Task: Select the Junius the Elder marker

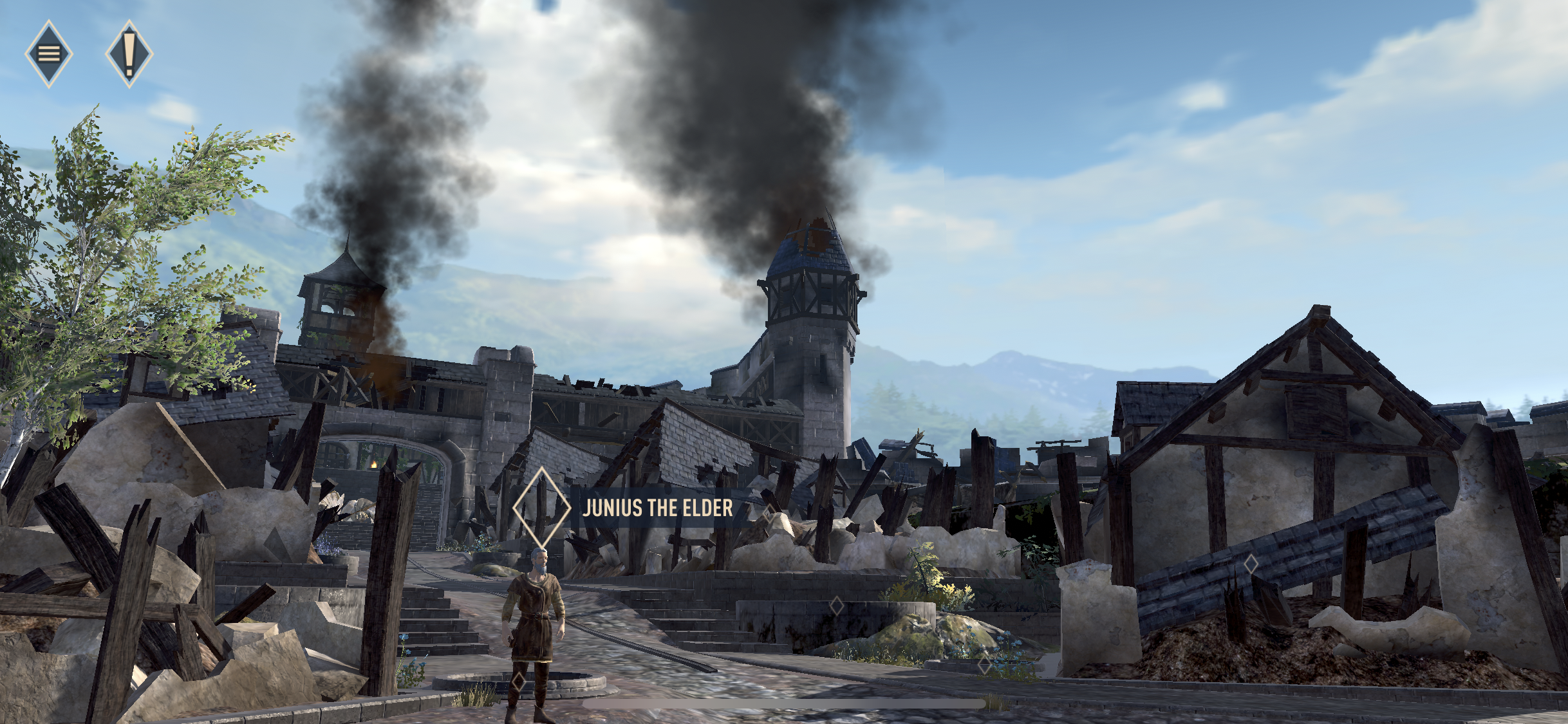Action: point(542,508)
